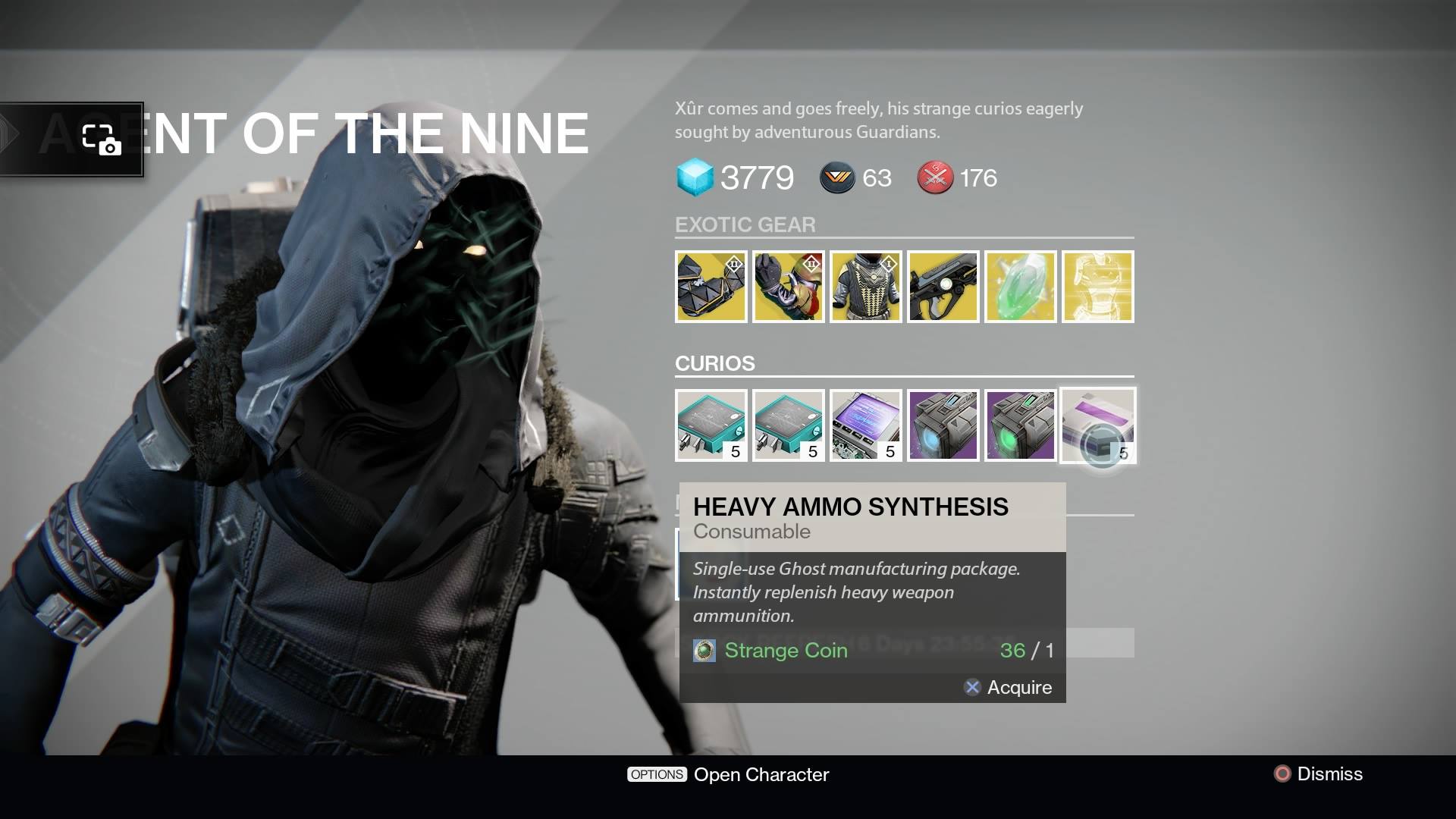Click the EXOTIC GEAR section header
Screen dimensions: 1456x819
click(x=745, y=224)
